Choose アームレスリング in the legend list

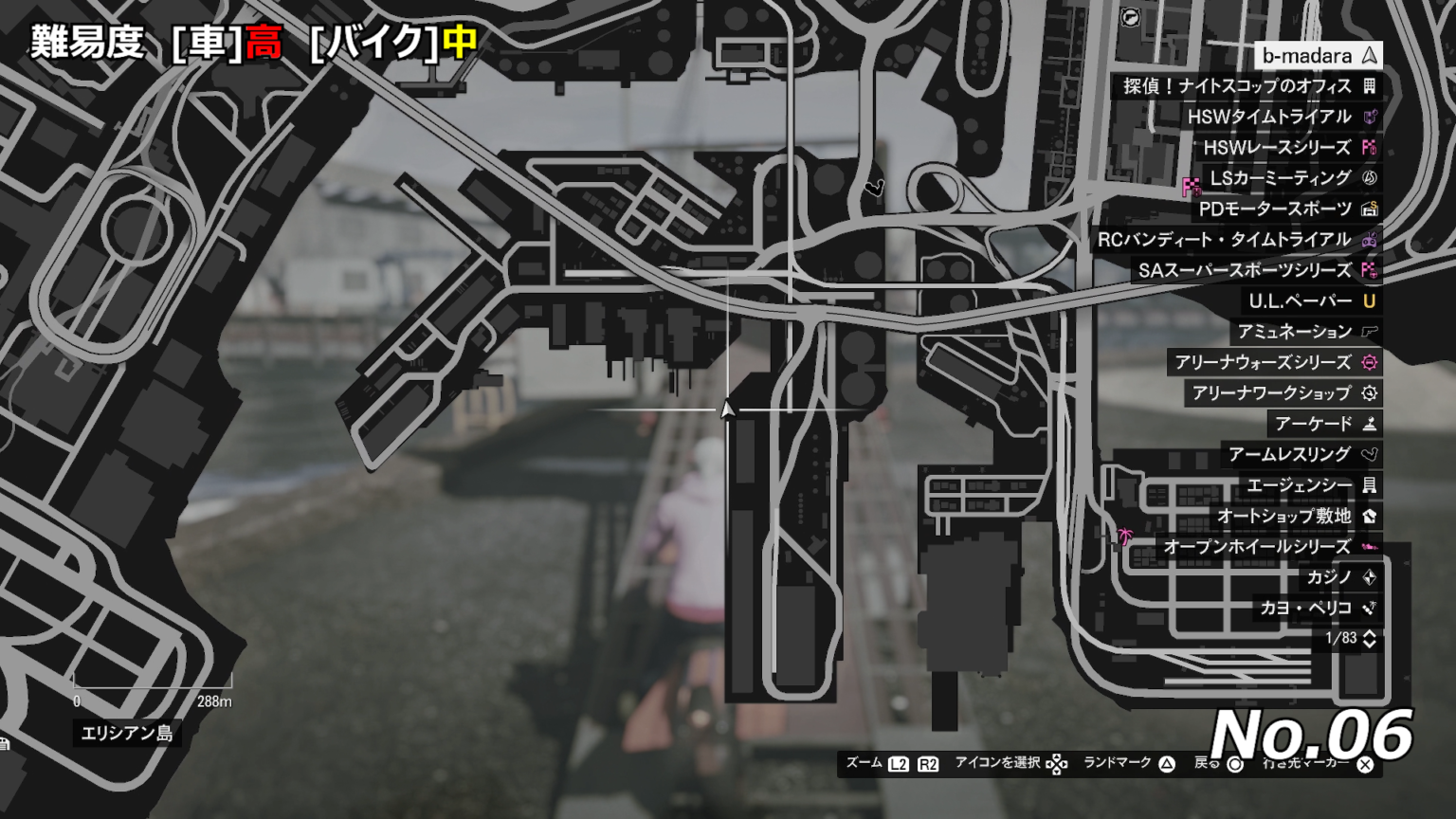tap(1301, 455)
